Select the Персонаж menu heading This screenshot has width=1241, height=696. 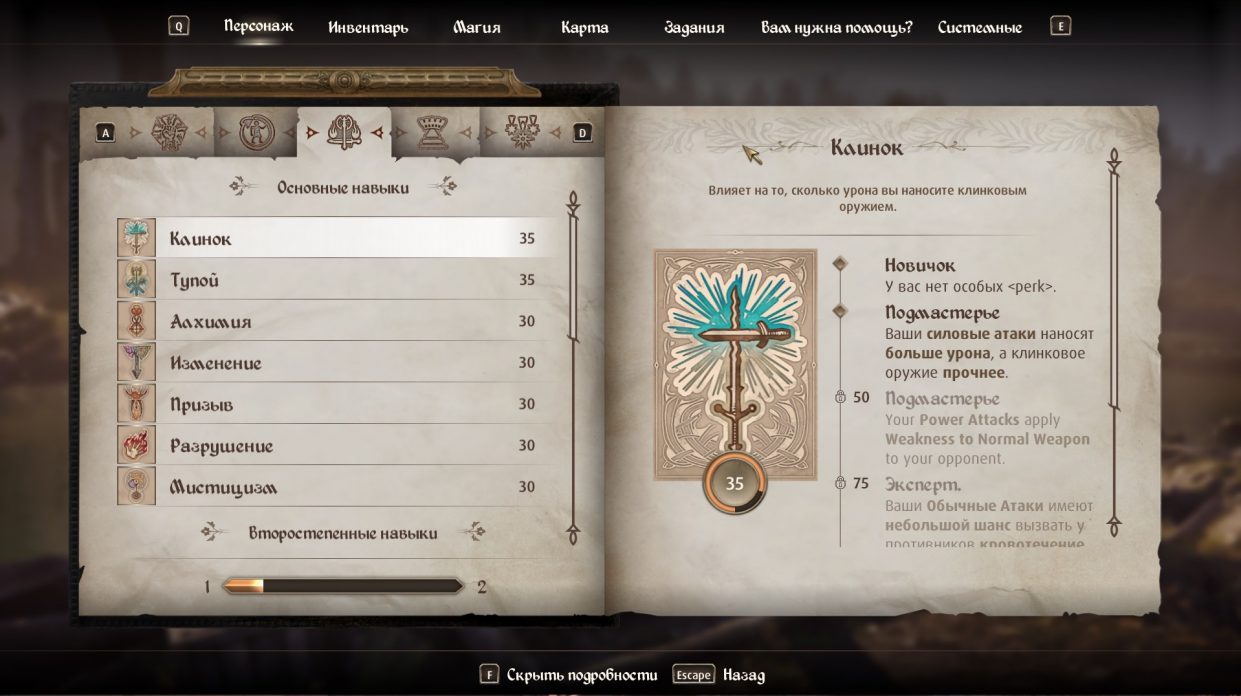click(258, 26)
